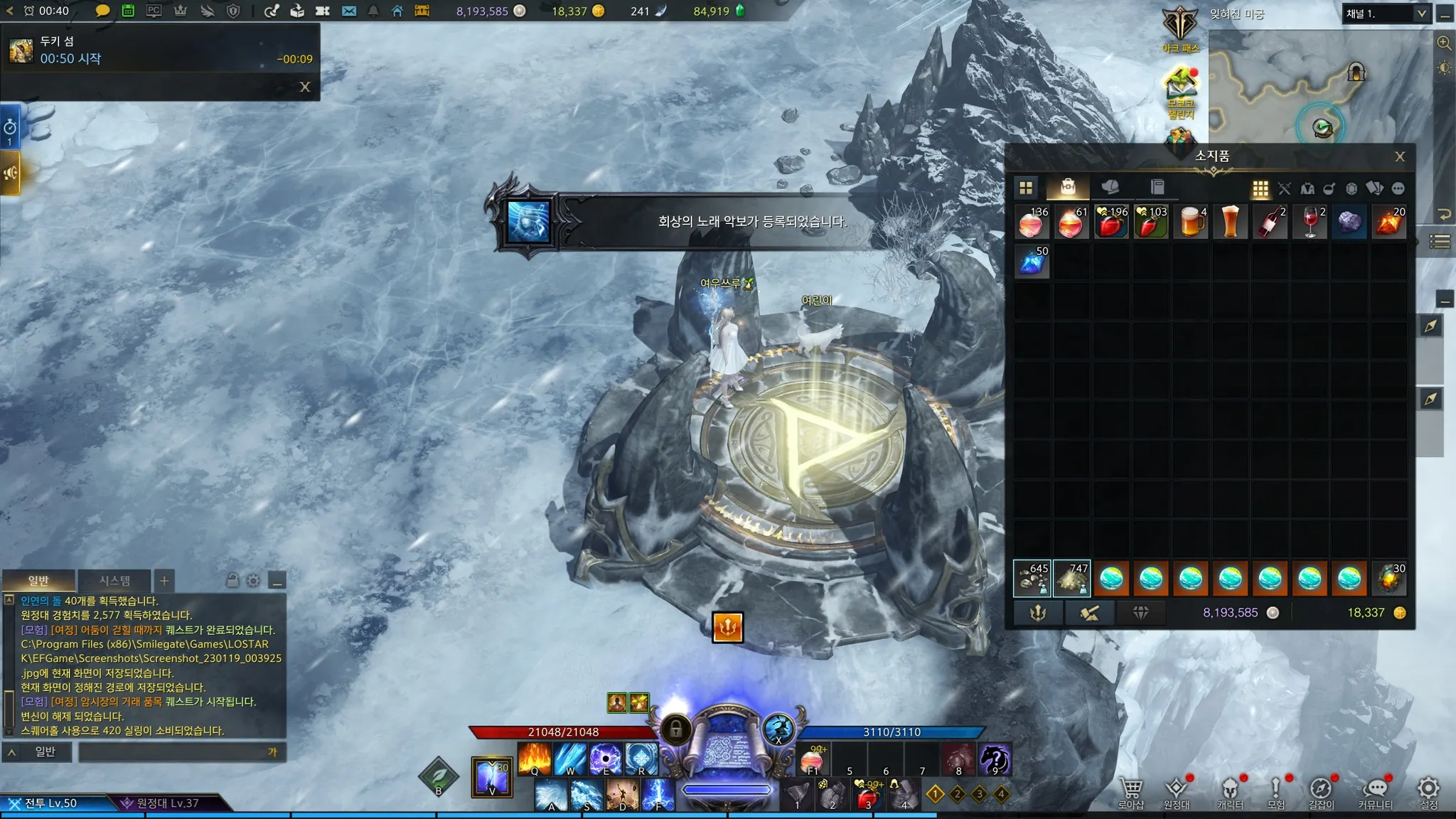Select the 일반 chat tab

38,581
